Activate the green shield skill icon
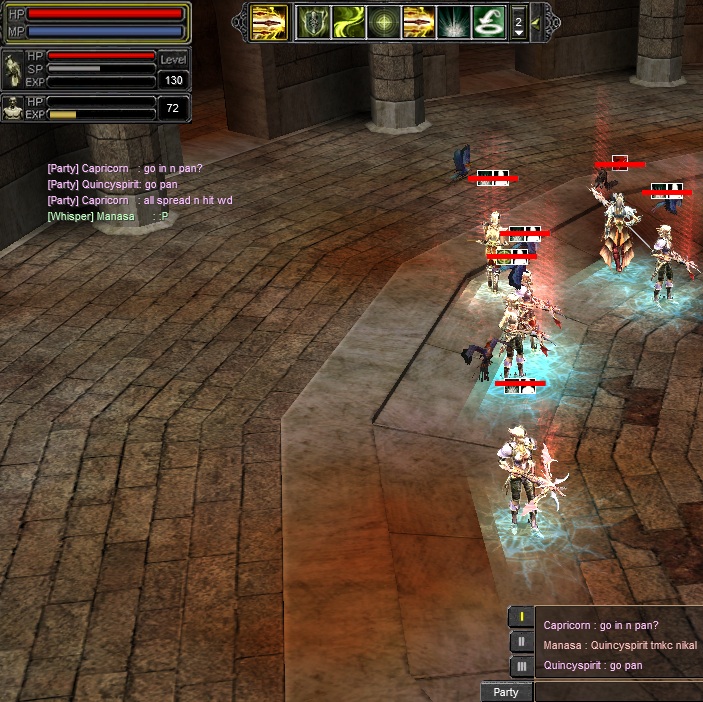This screenshot has height=702, width=703. [313, 22]
